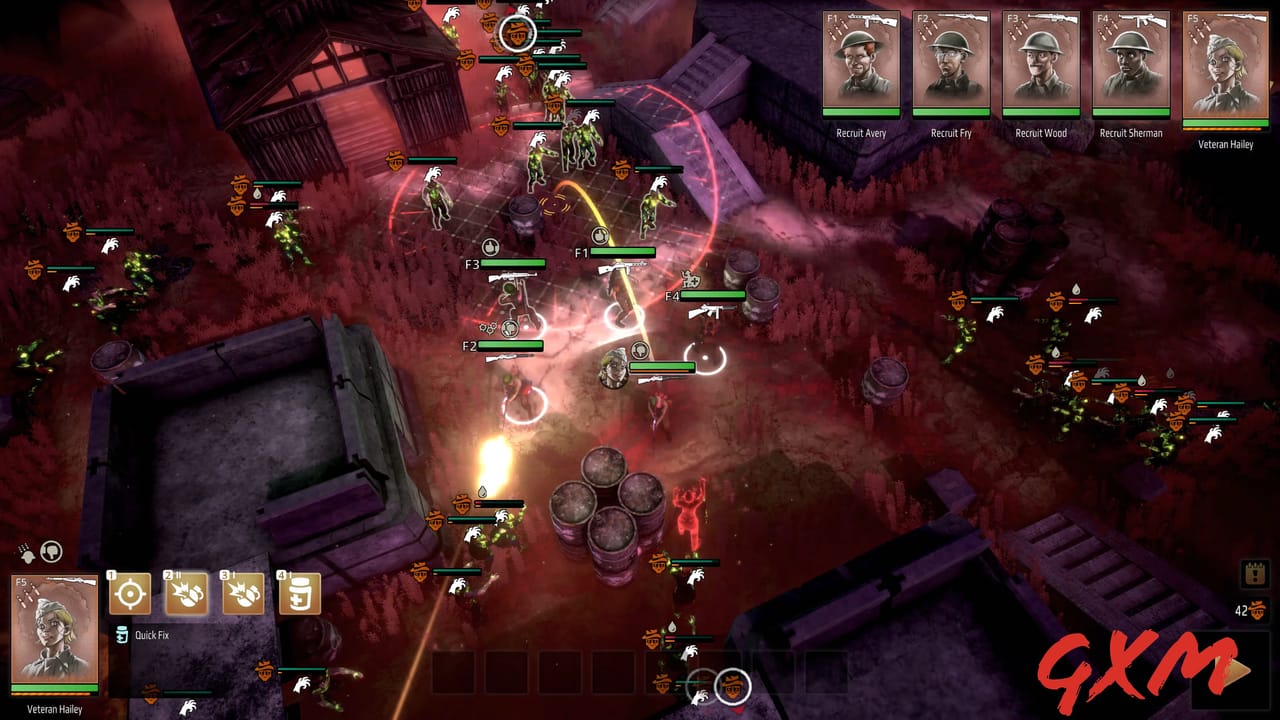Click the rifle weapon icon beside the F3 marker
Image resolution: width=1280 pixels, height=720 pixels.
tap(512, 276)
